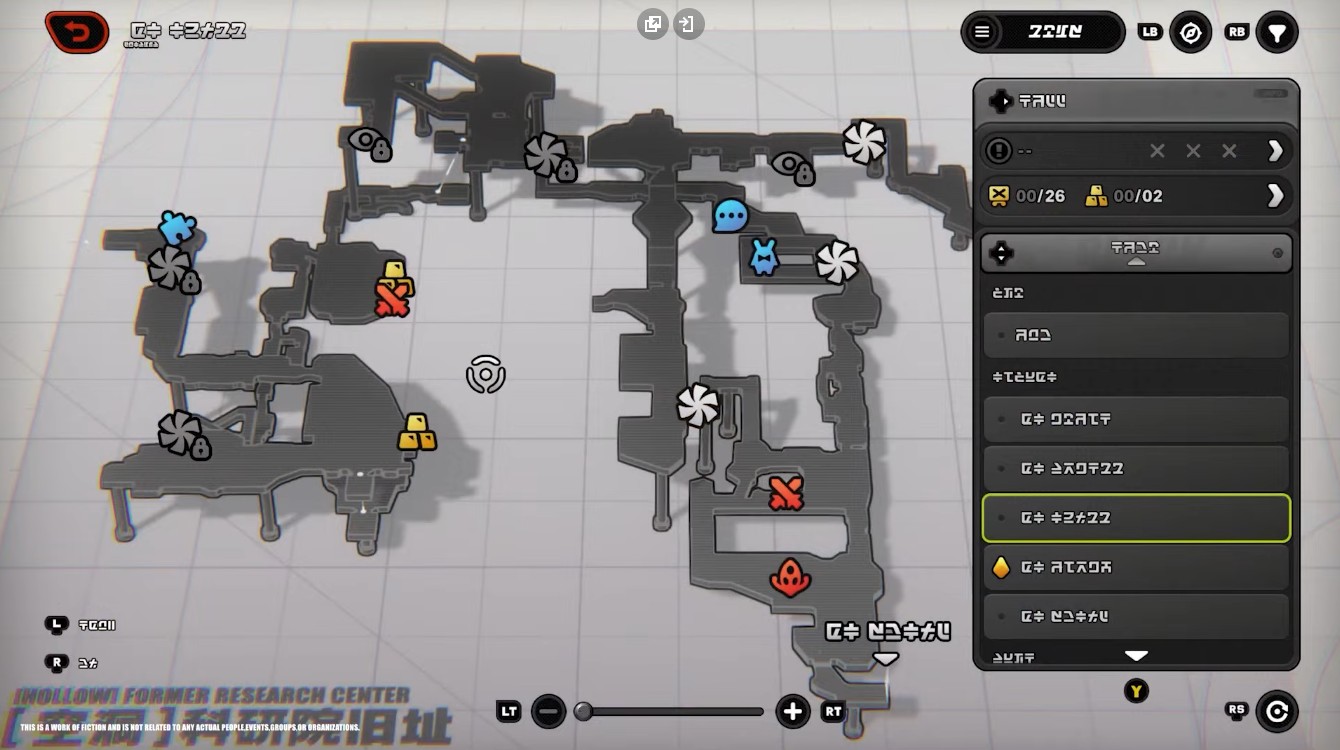Screen dimensions: 1340x750
Task: Toggle the map filter funnel in the top right corner
Action: tap(1277, 31)
